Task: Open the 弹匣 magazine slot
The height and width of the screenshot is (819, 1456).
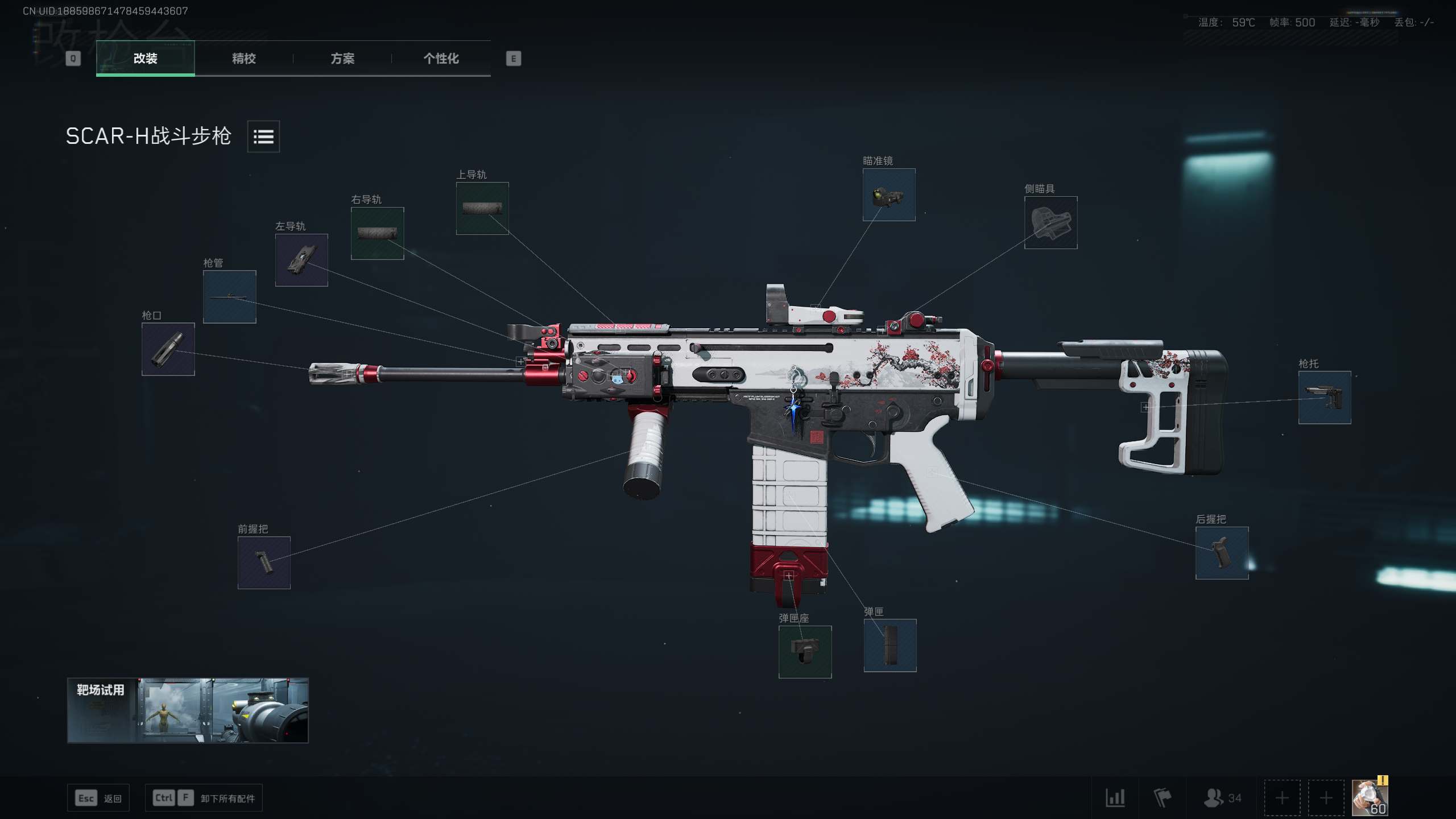Action: coord(890,646)
